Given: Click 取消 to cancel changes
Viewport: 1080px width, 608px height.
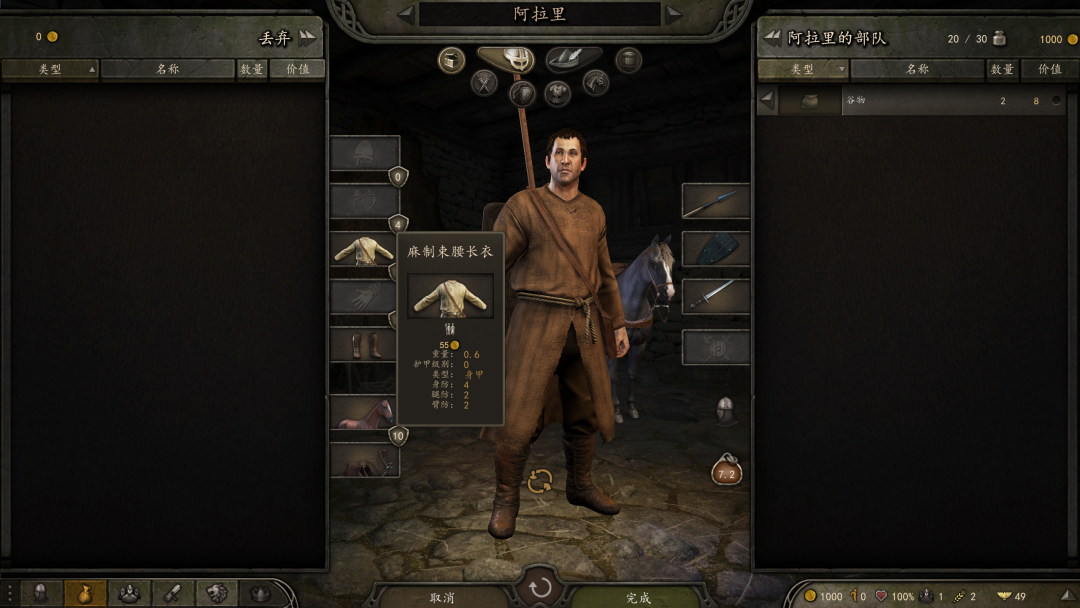Looking at the screenshot, I should pyautogui.click(x=442, y=597).
